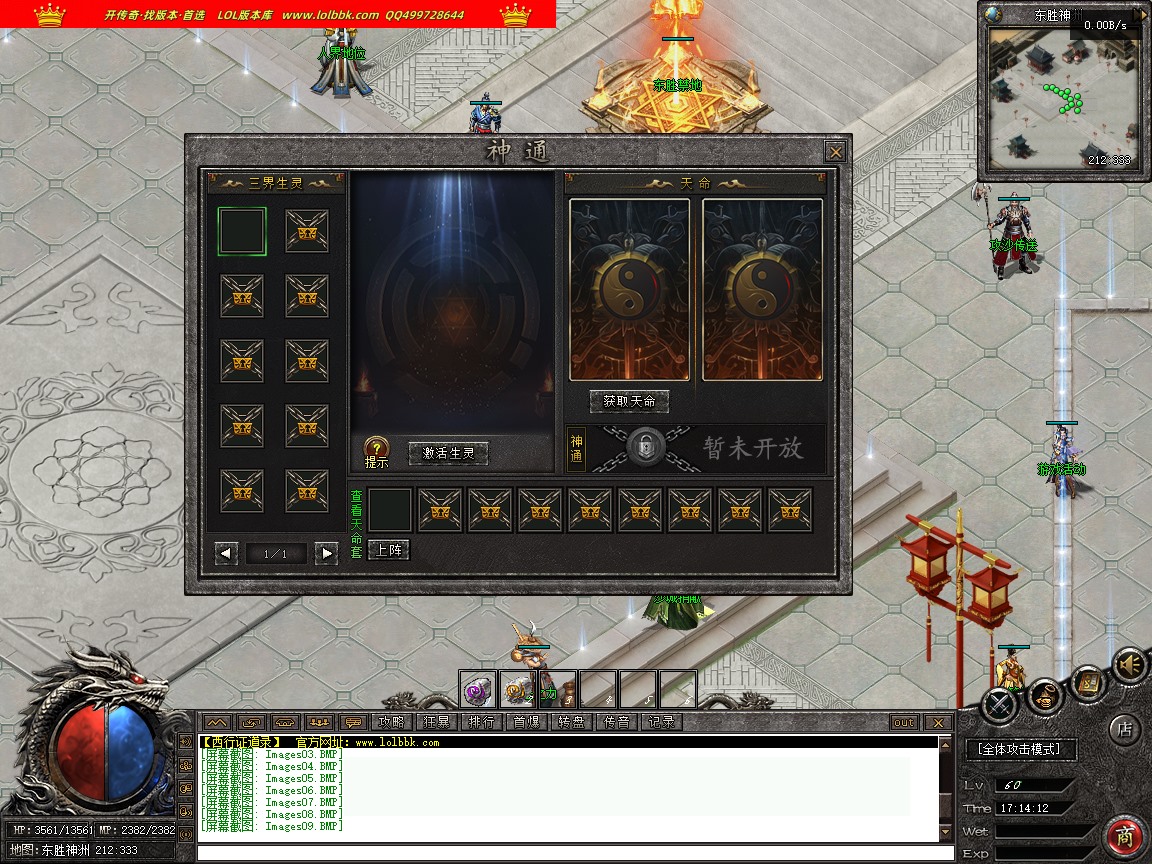Go to the previous page arrow
The image size is (1152, 864).
(227, 553)
